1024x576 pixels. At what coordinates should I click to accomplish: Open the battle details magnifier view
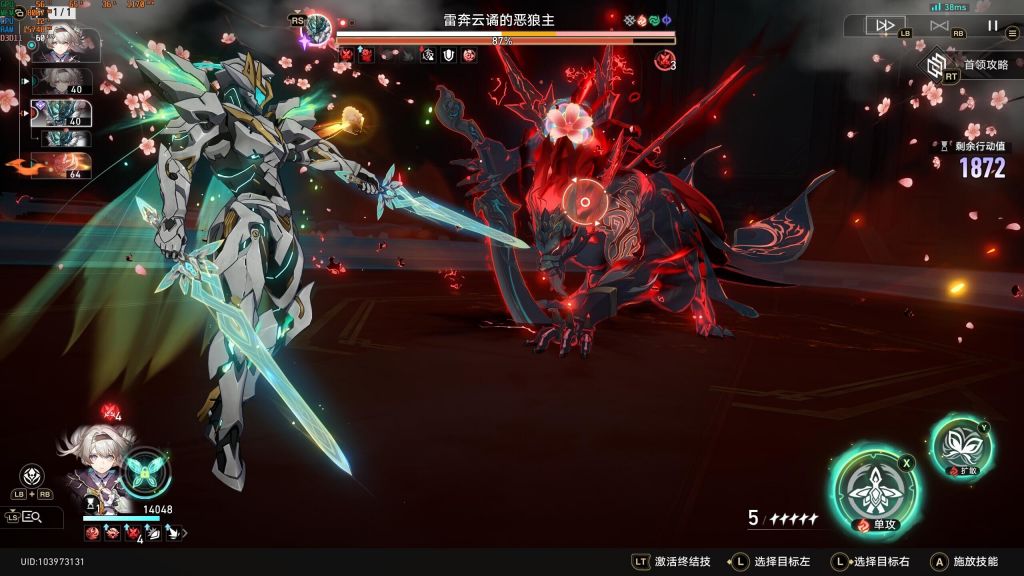(x=30, y=517)
